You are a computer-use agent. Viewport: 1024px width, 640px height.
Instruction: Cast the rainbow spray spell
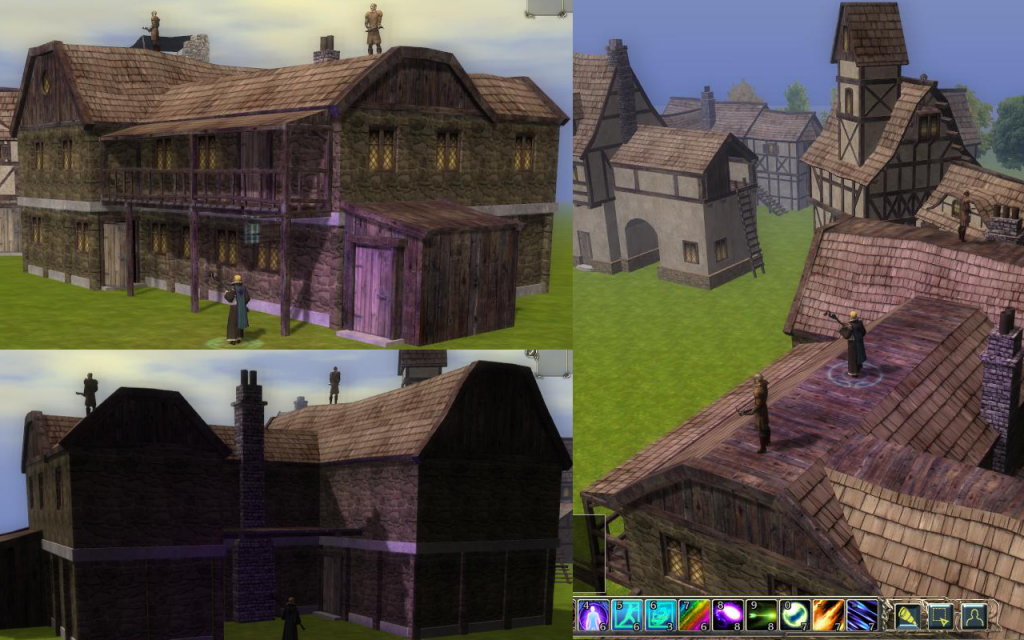[694, 615]
